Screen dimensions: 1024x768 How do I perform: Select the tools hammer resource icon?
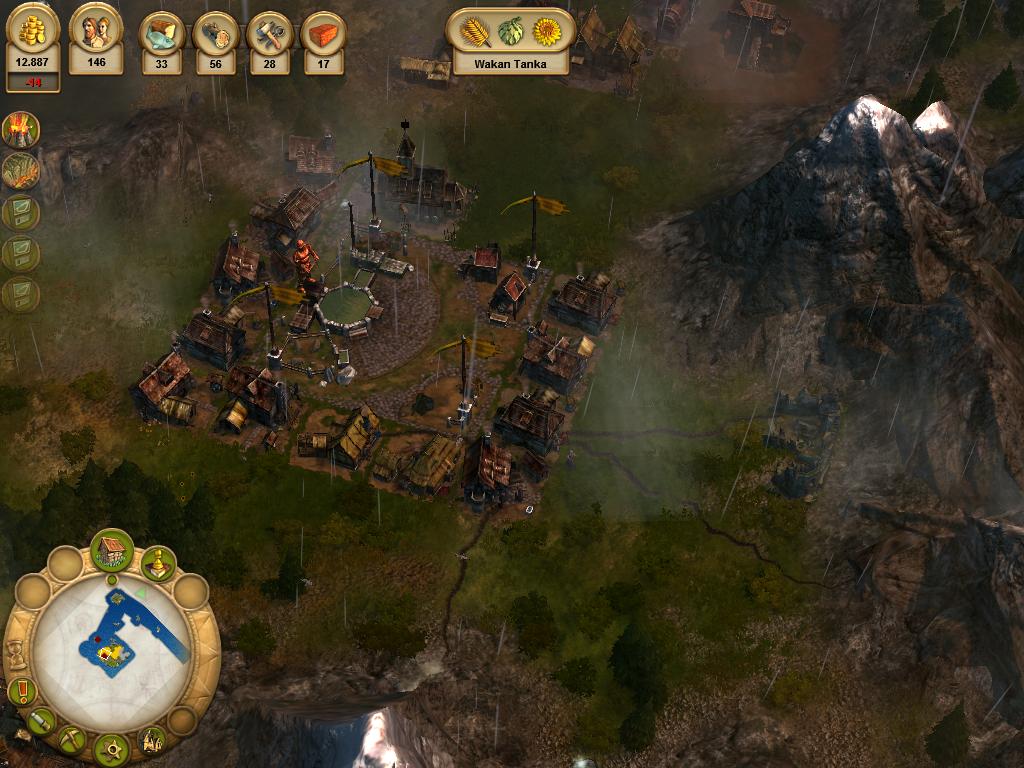[269, 33]
